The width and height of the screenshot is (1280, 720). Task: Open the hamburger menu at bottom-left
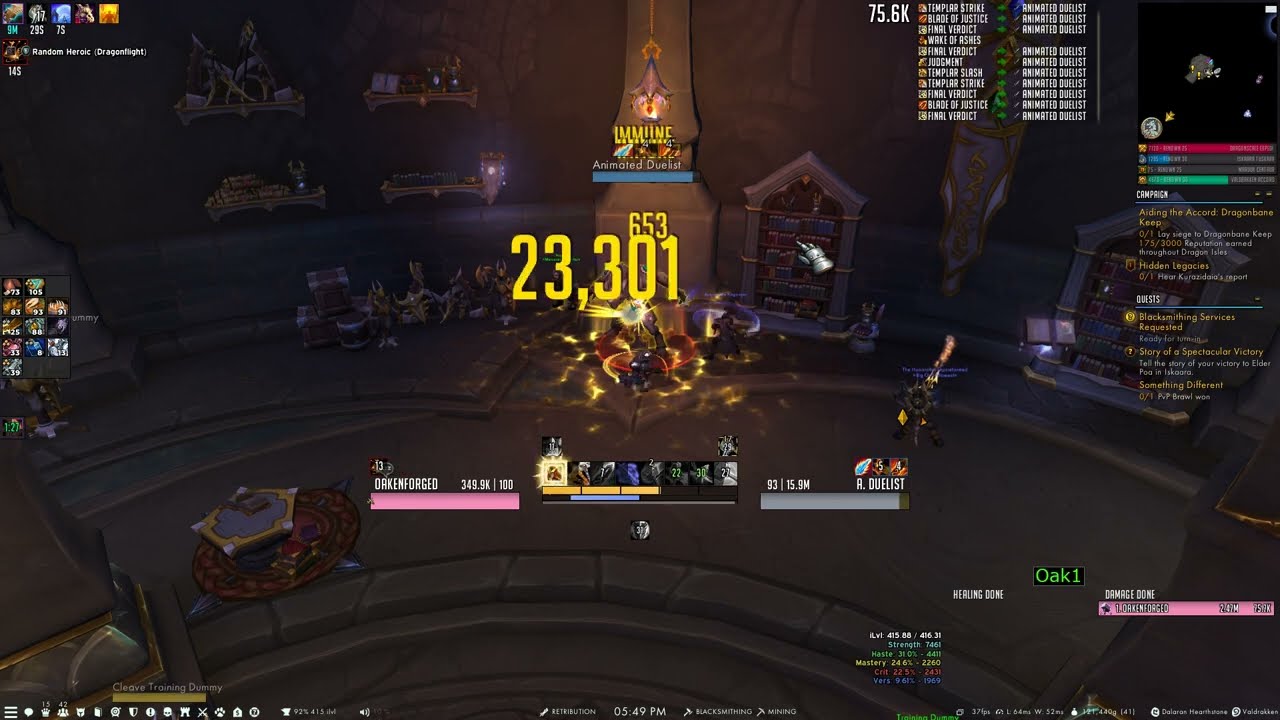point(10,712)
